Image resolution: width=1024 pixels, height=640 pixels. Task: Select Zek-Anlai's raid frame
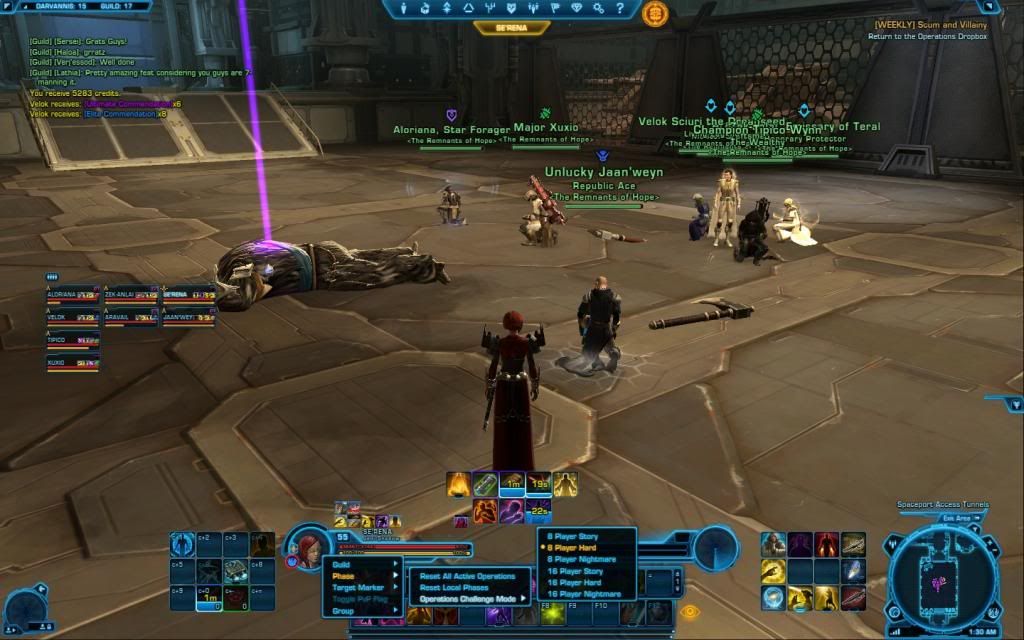(130, 294)
